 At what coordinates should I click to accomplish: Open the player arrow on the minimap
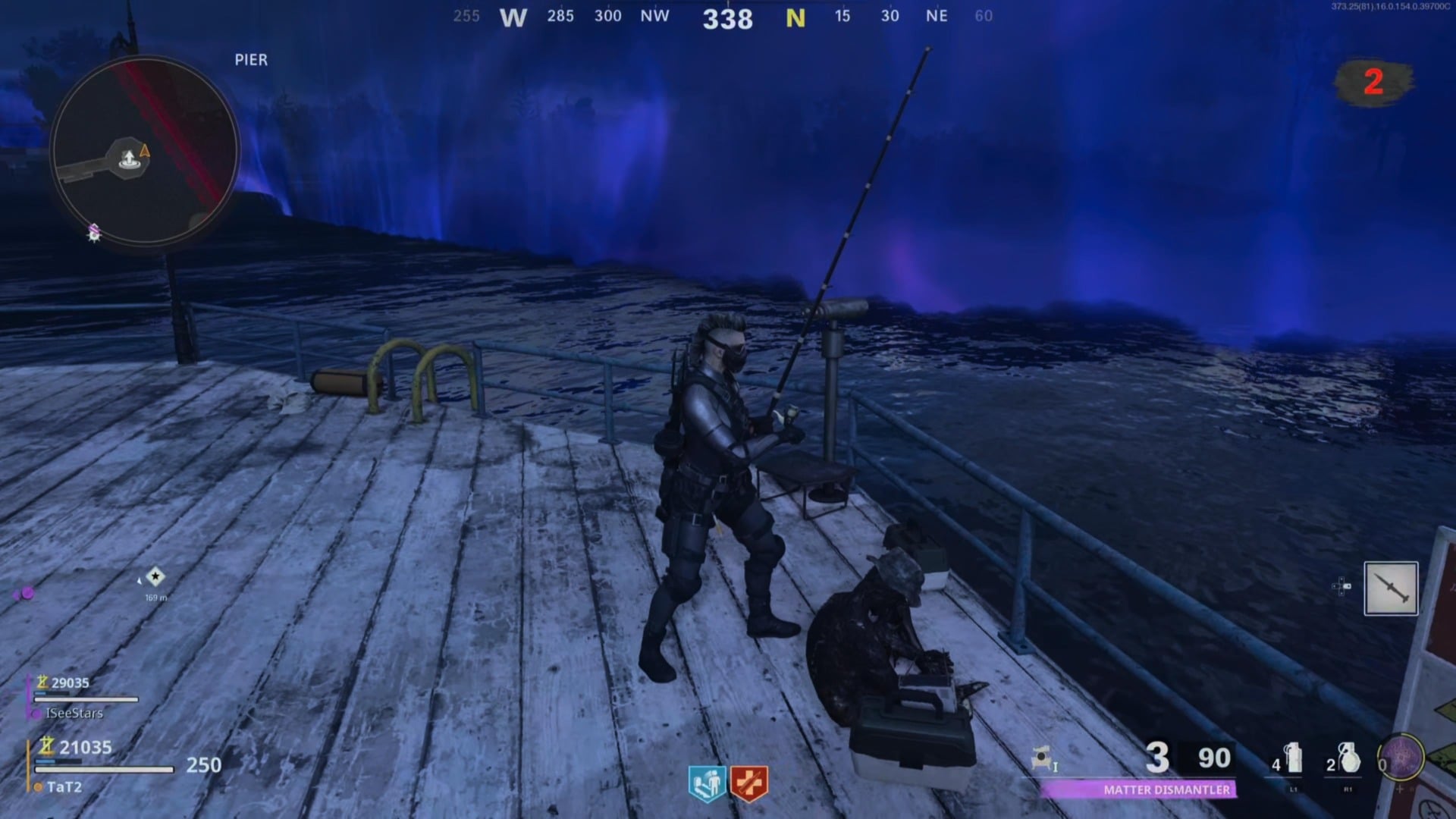click(146, 150)
